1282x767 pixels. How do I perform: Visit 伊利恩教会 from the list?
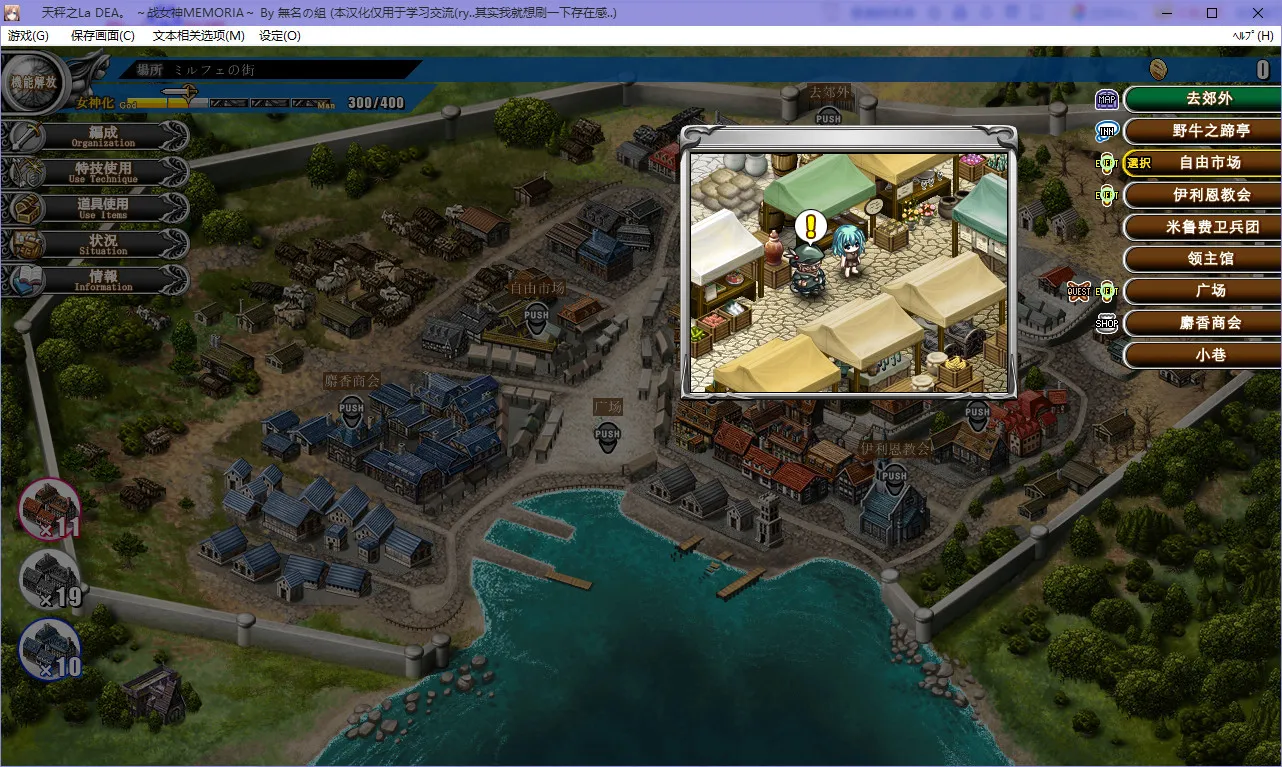(1203, 195)
